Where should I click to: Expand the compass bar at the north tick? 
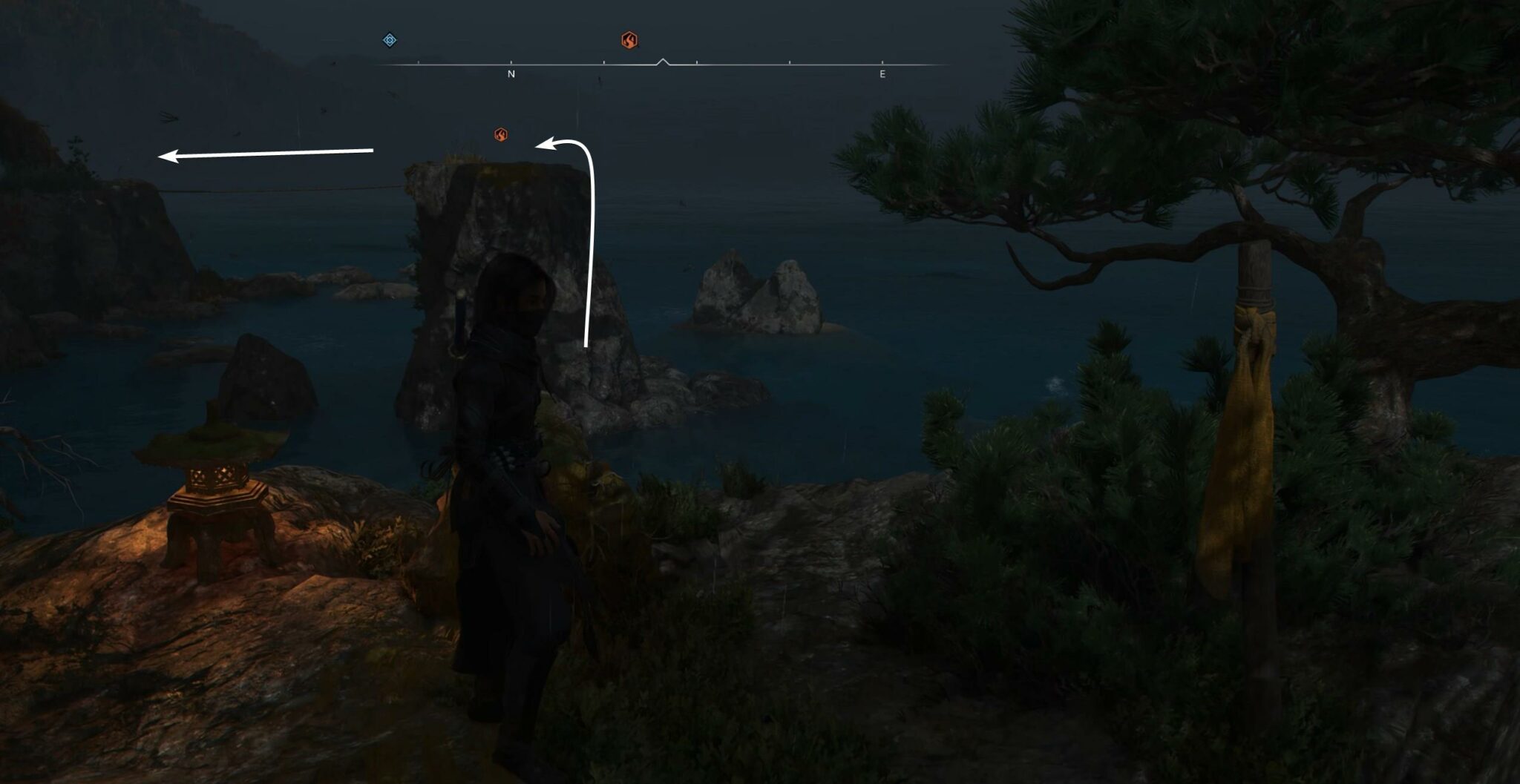(x=511, y=62)
